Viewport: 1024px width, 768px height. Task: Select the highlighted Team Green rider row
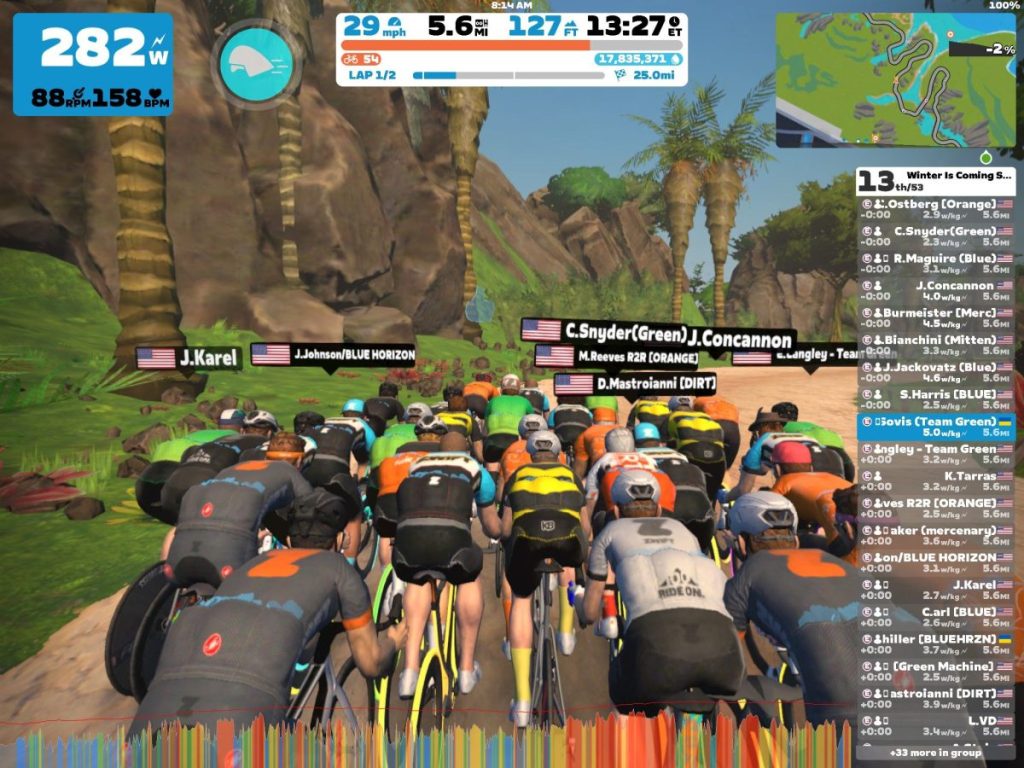point(936,427)
